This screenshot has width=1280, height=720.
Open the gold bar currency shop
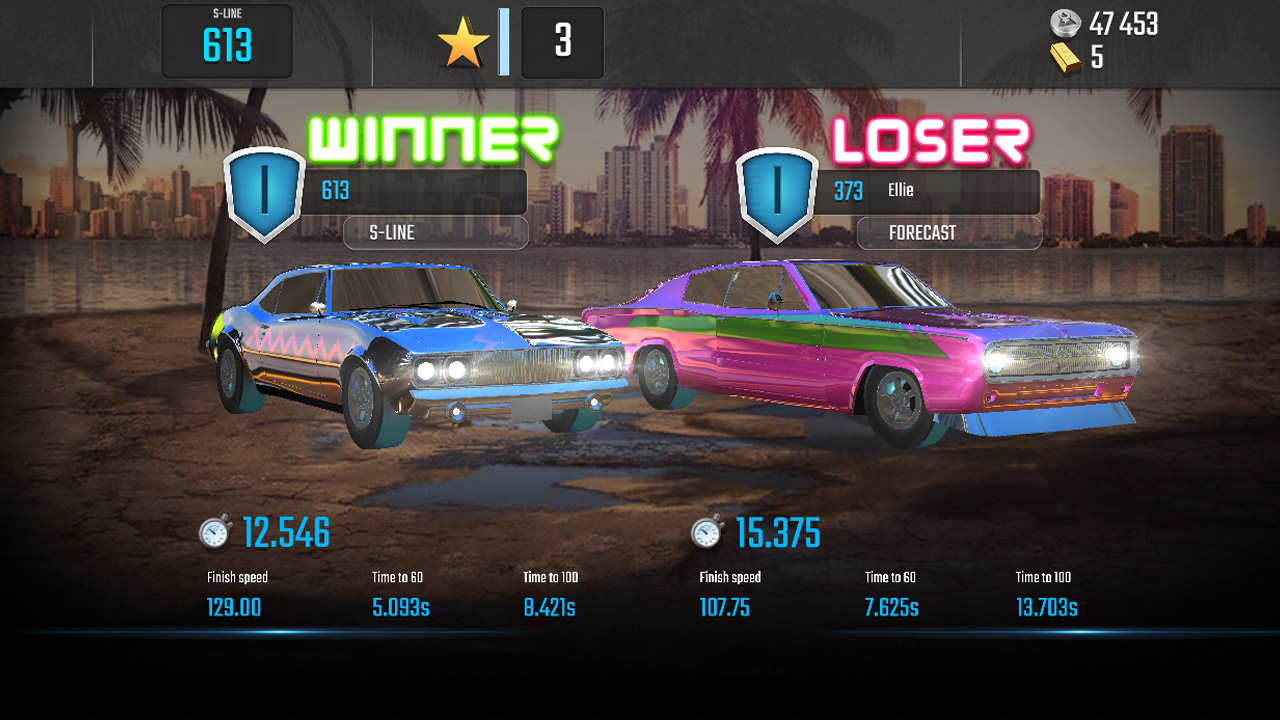(1077, 59)
